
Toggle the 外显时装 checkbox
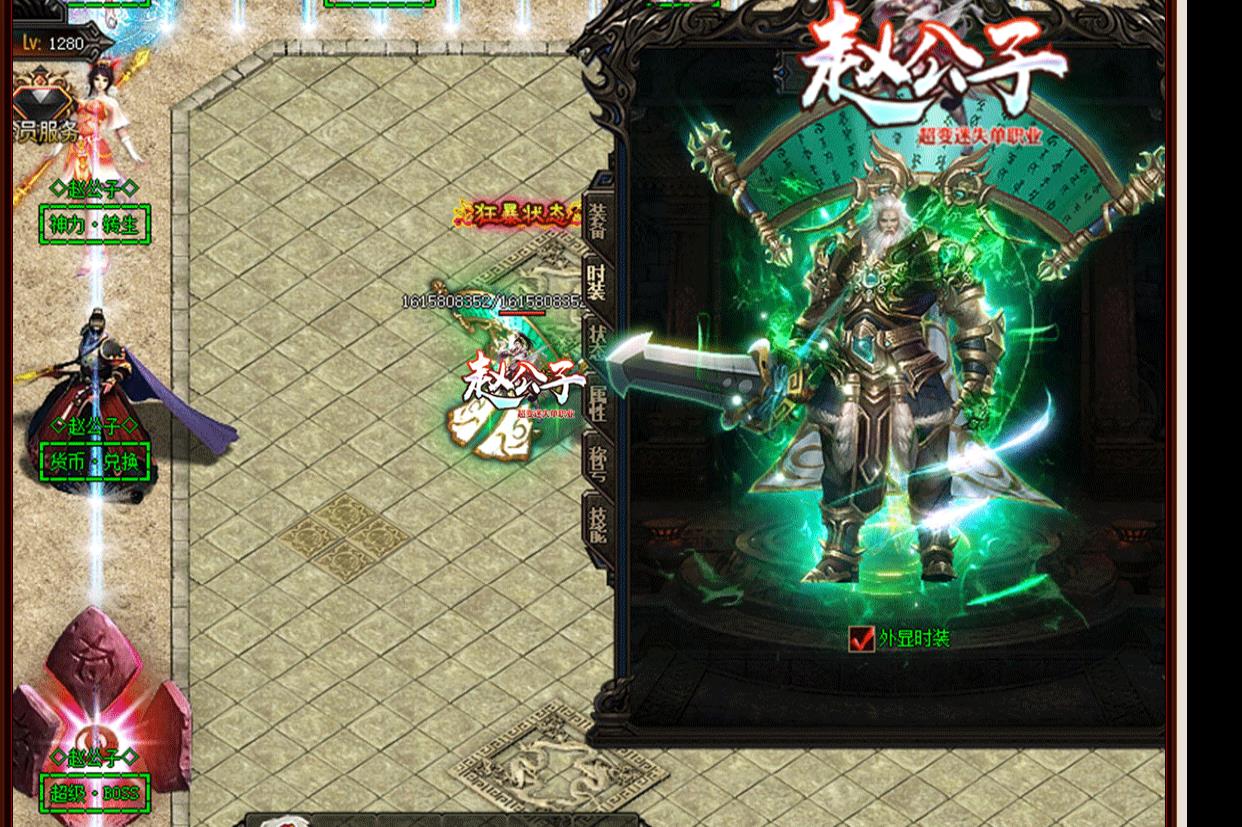click(861, 638)
